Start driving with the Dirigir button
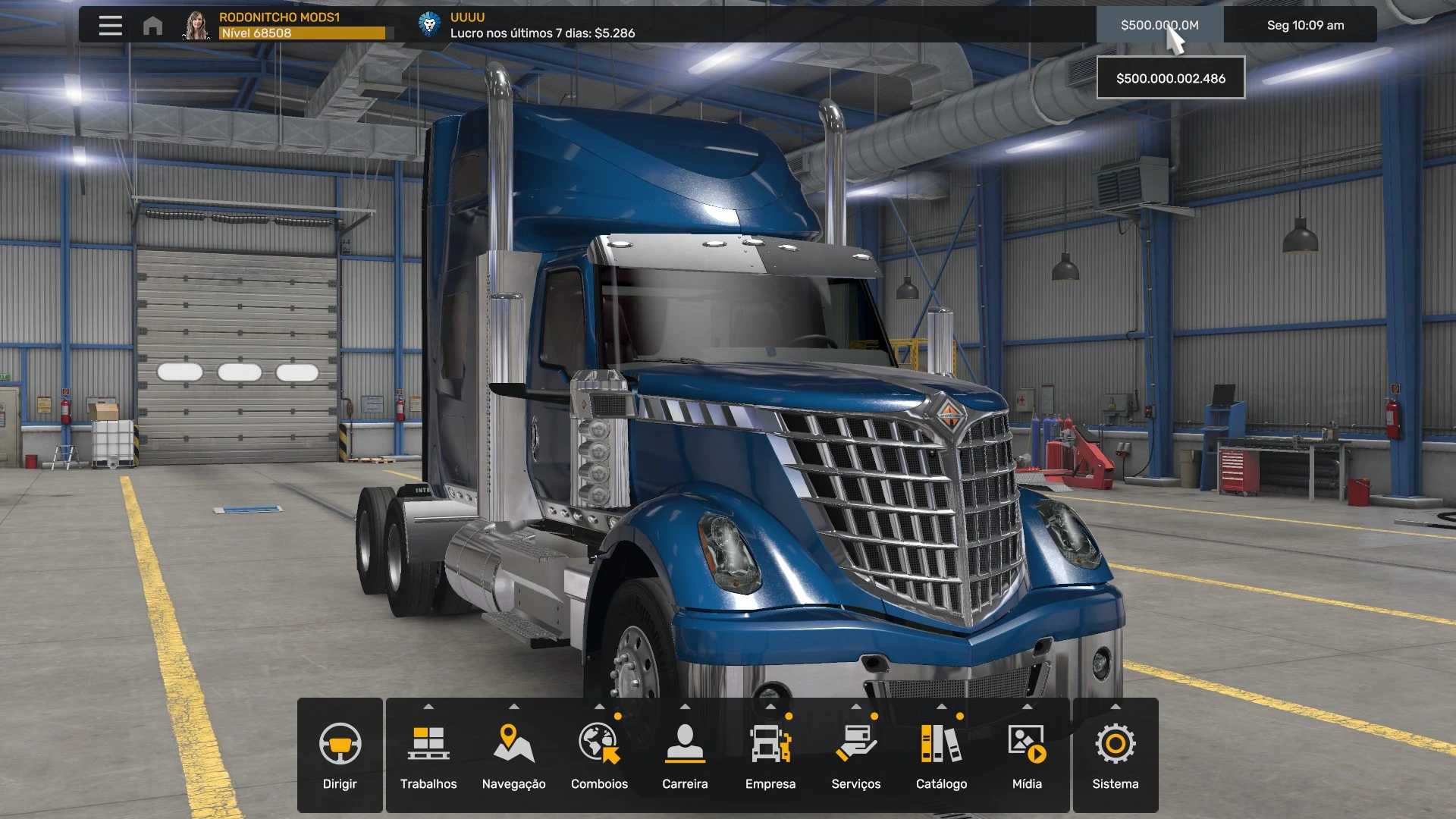 (x=340, y=755)
